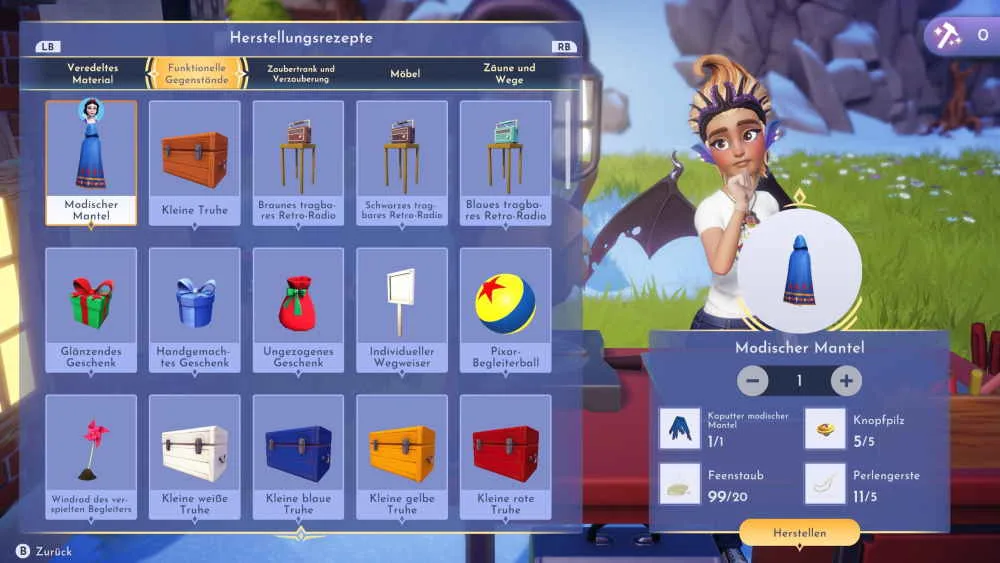
Task: Show the Zäune und Wege tab
Action: pos(509,73)
